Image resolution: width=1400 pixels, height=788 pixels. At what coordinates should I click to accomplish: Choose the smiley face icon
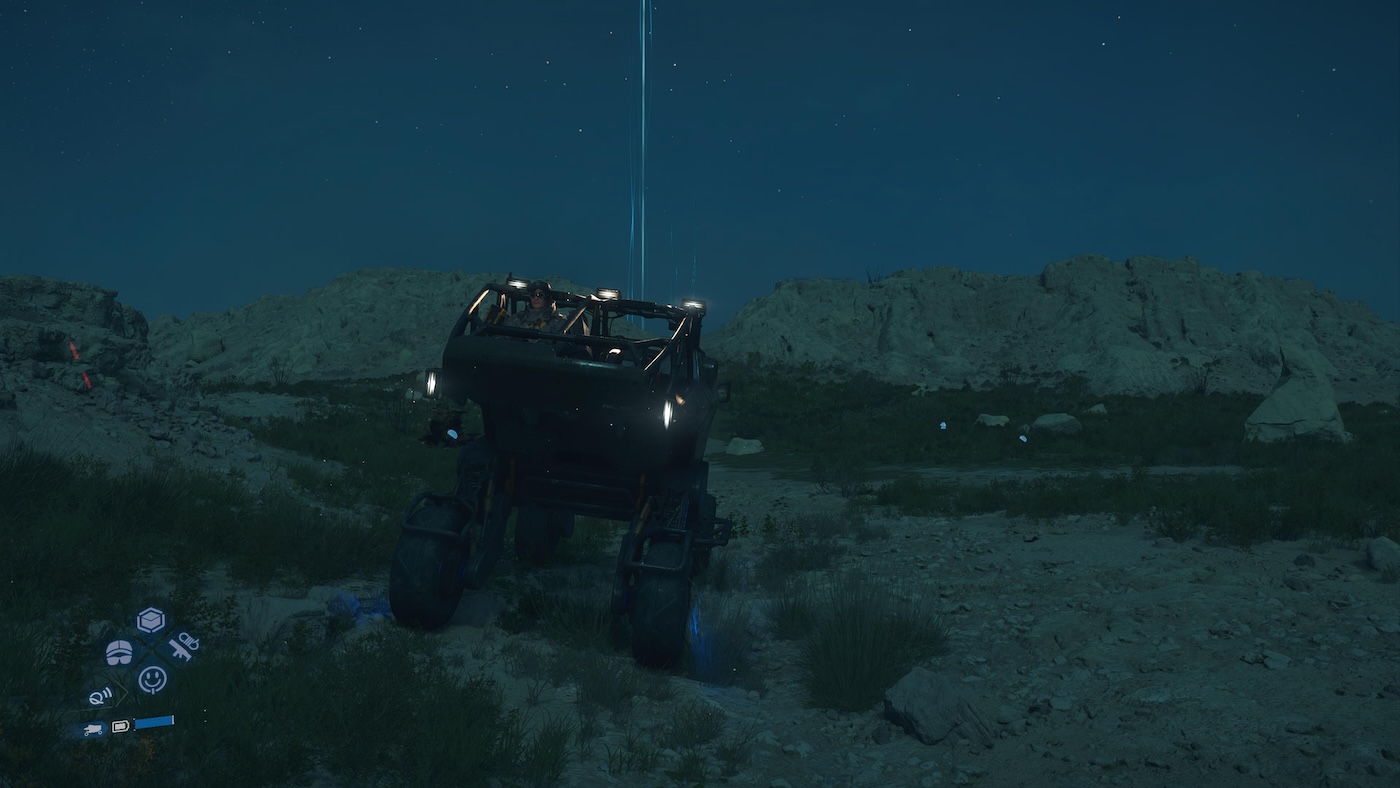click(152, 680)
